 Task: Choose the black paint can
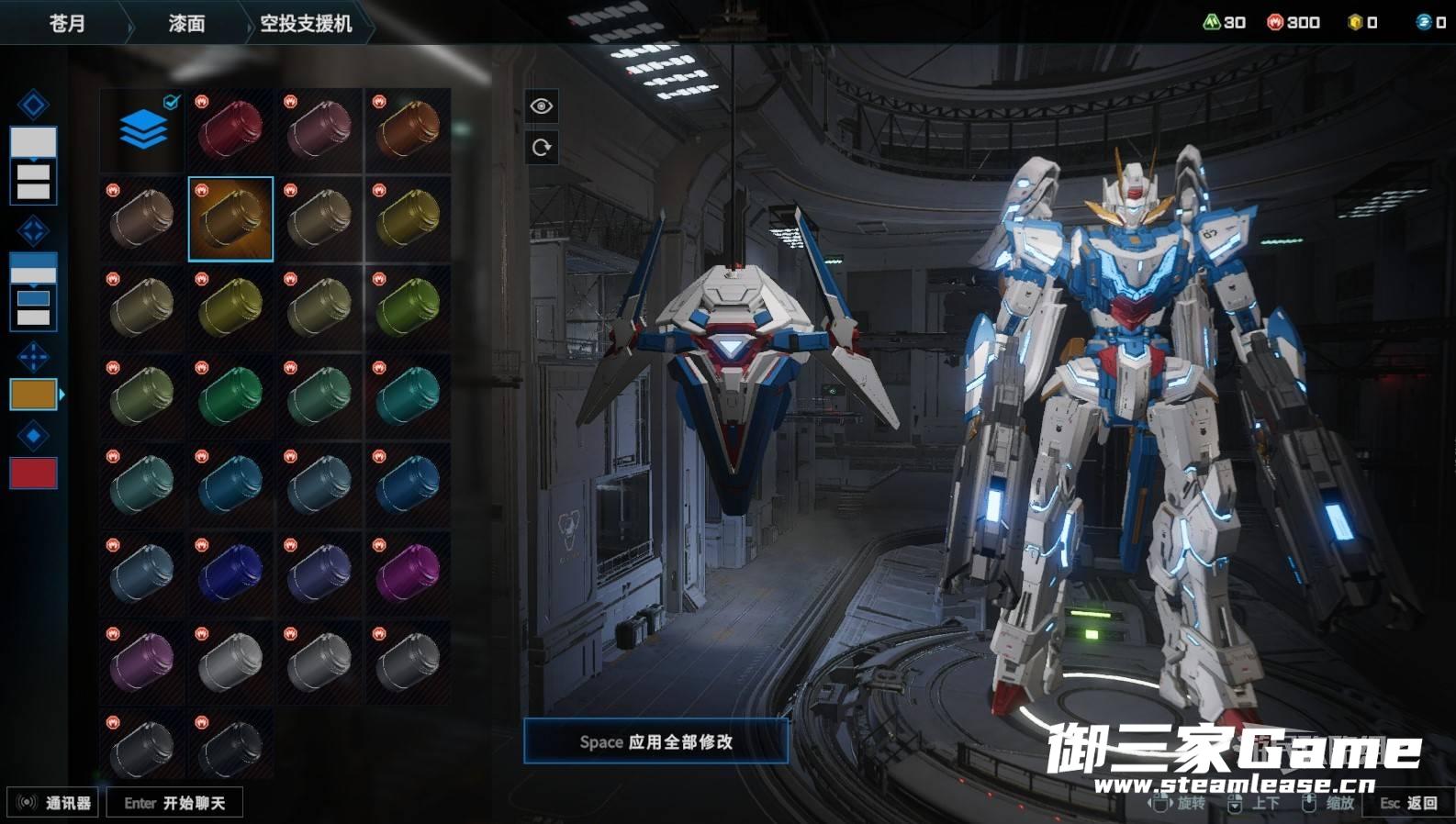coord(231,745)
